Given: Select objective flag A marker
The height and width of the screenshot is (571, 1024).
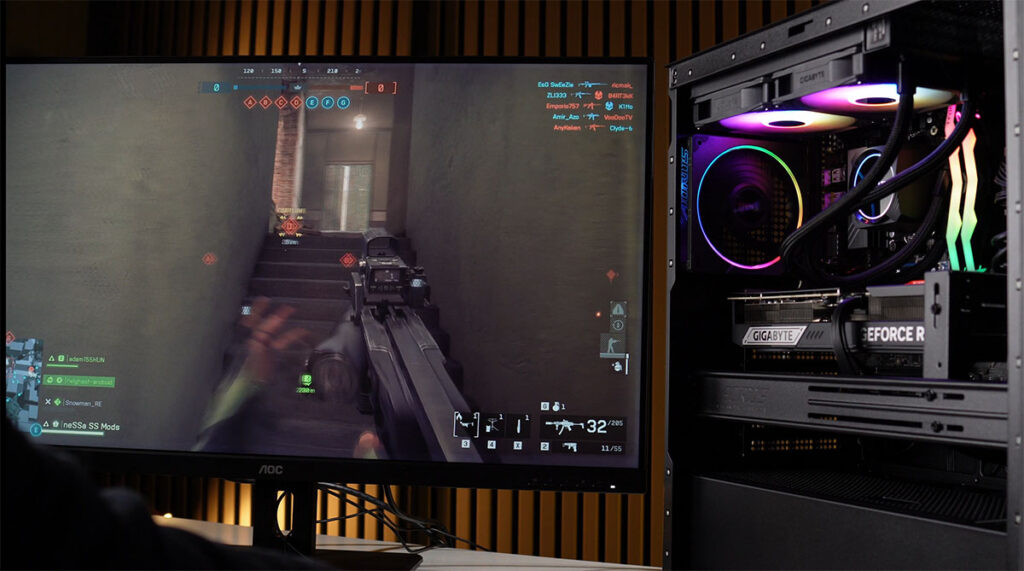Looking at the screenshot, I should point(250,102).
